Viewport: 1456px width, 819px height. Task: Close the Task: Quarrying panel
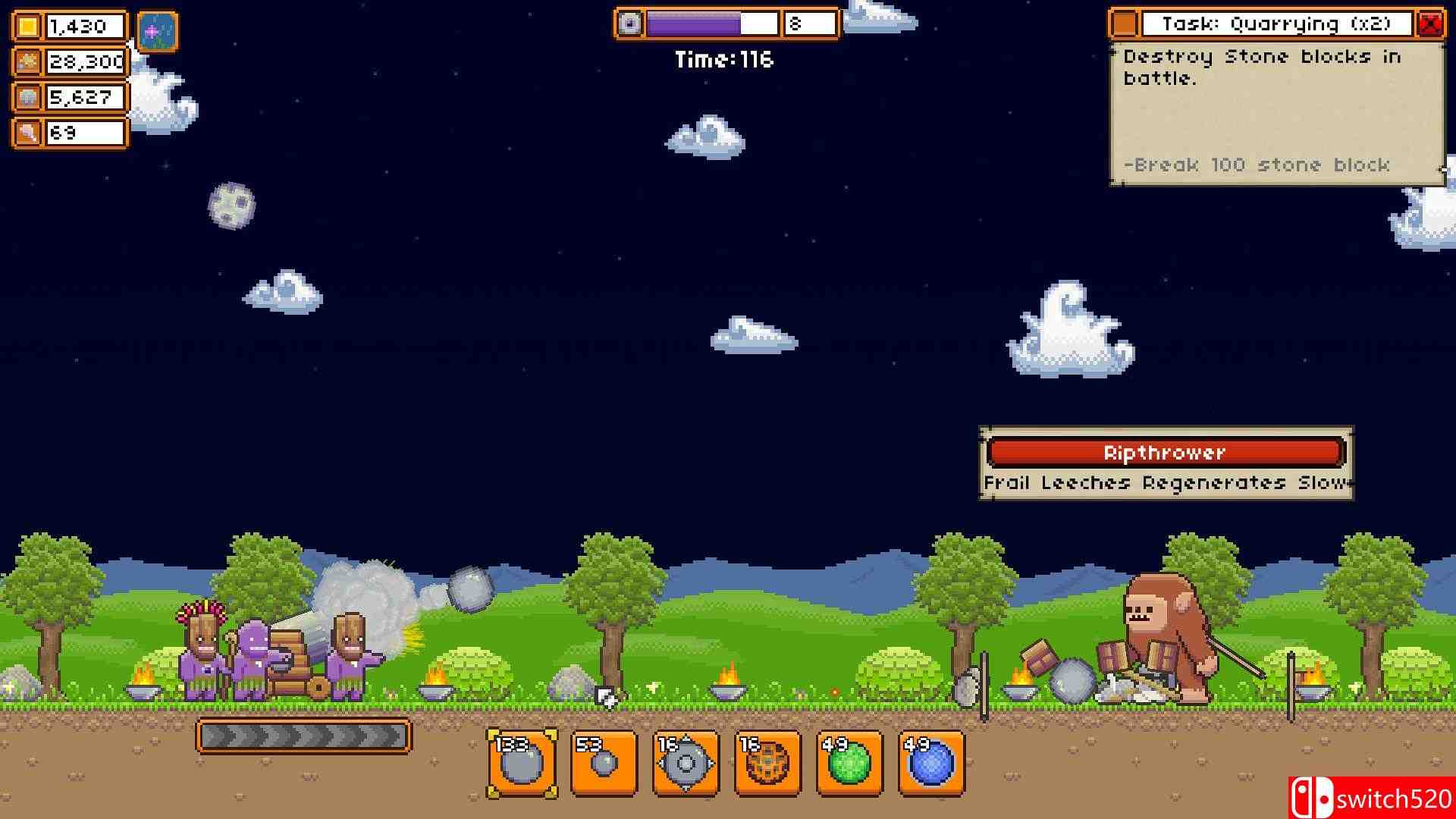(x=1432, y=23)
